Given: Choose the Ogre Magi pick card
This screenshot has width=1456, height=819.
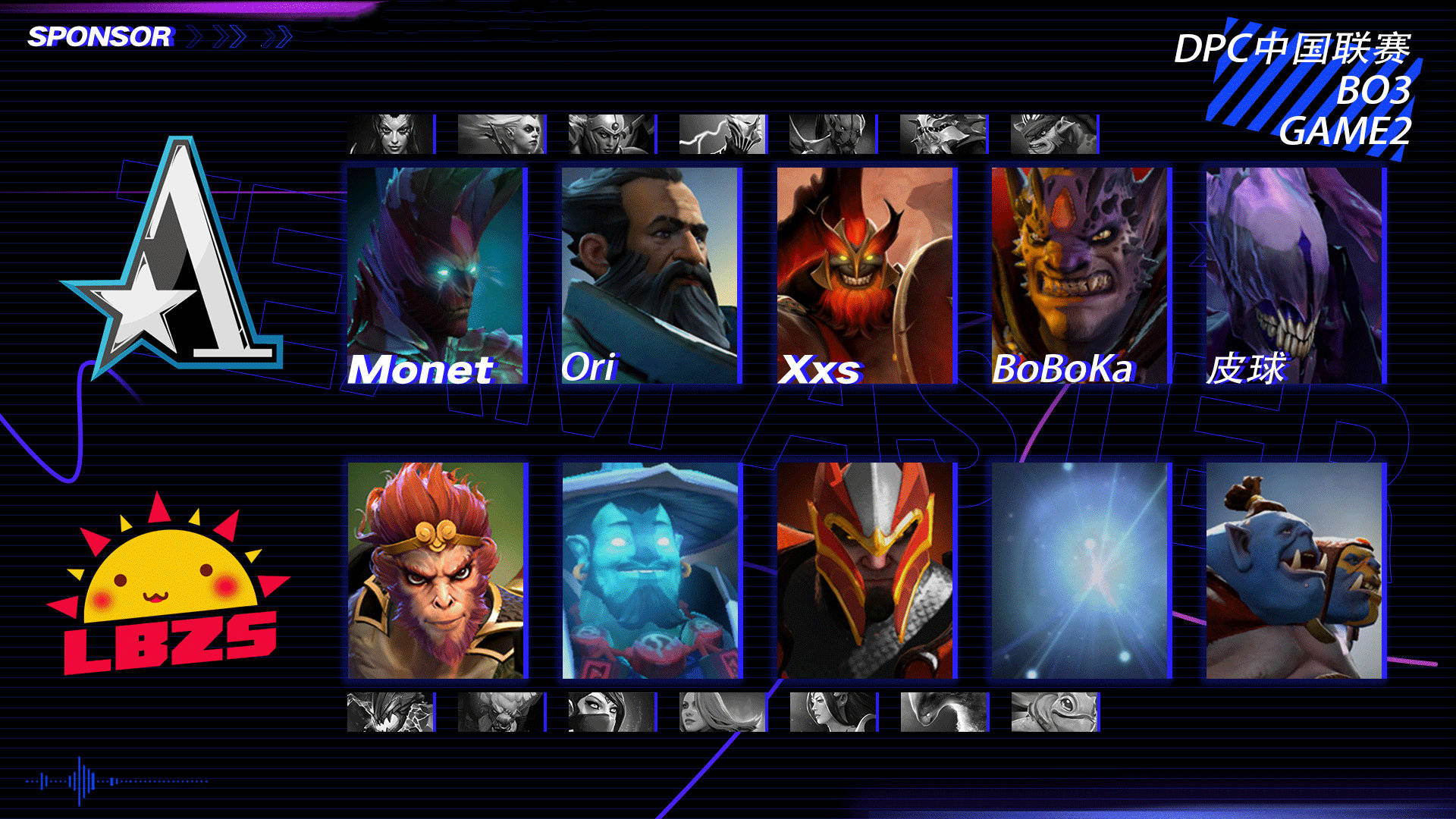Looking at the screenshot, I should click(1294, 570).
